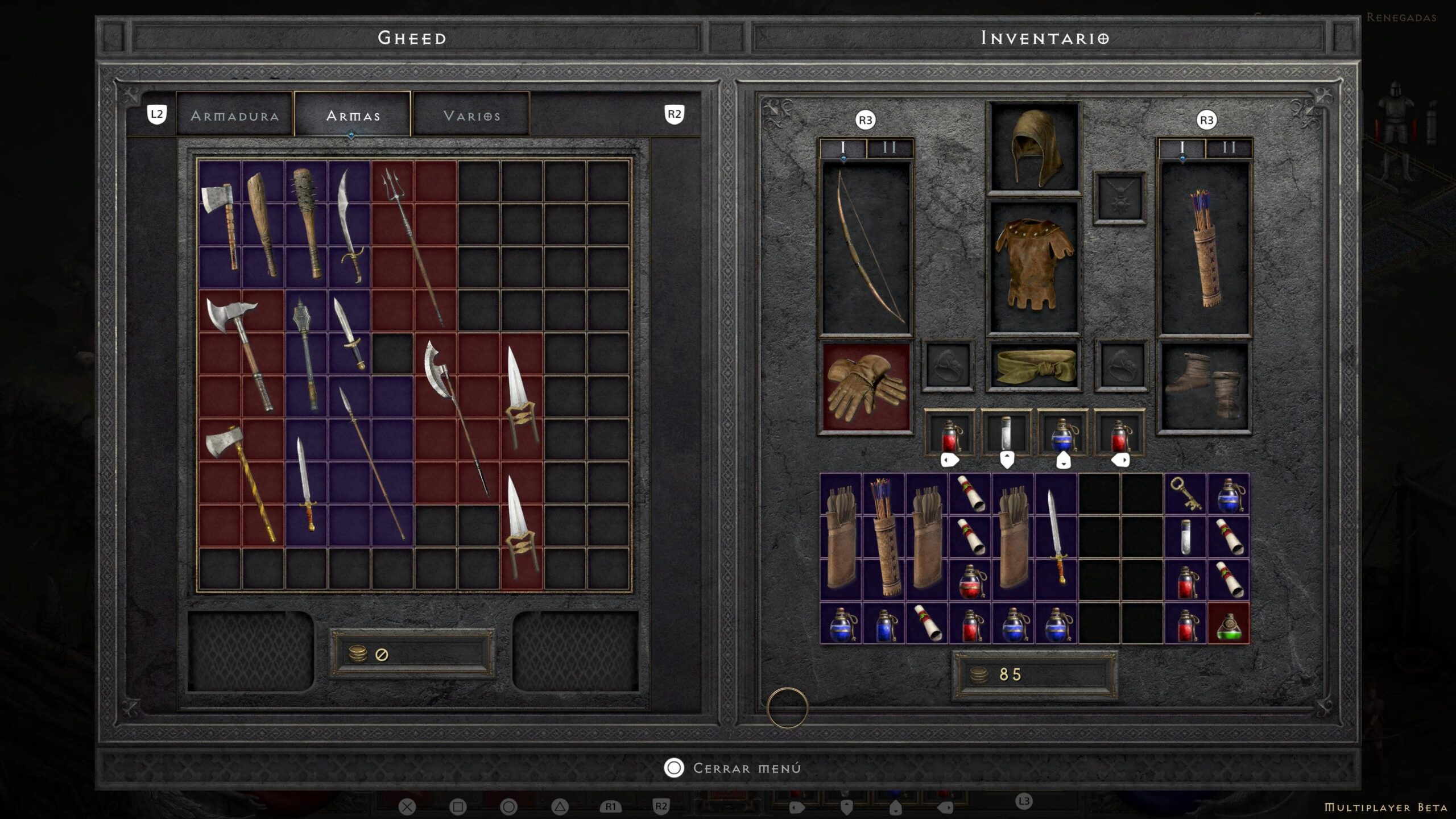The height and width of the screenshot is (819, 1456).
Task: Select the equipped sash belt
Action: [1033, 365]
